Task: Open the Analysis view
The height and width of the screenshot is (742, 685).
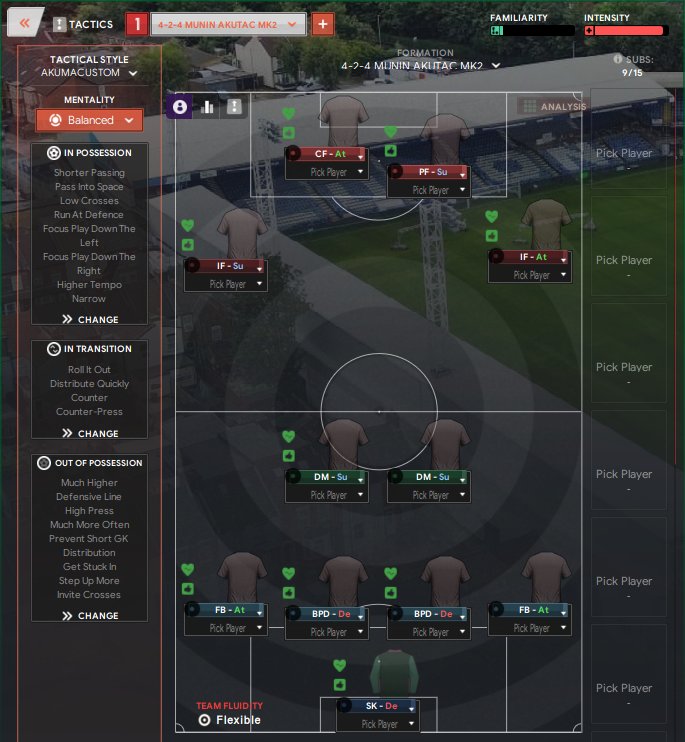Action: (x=553, y=107)
